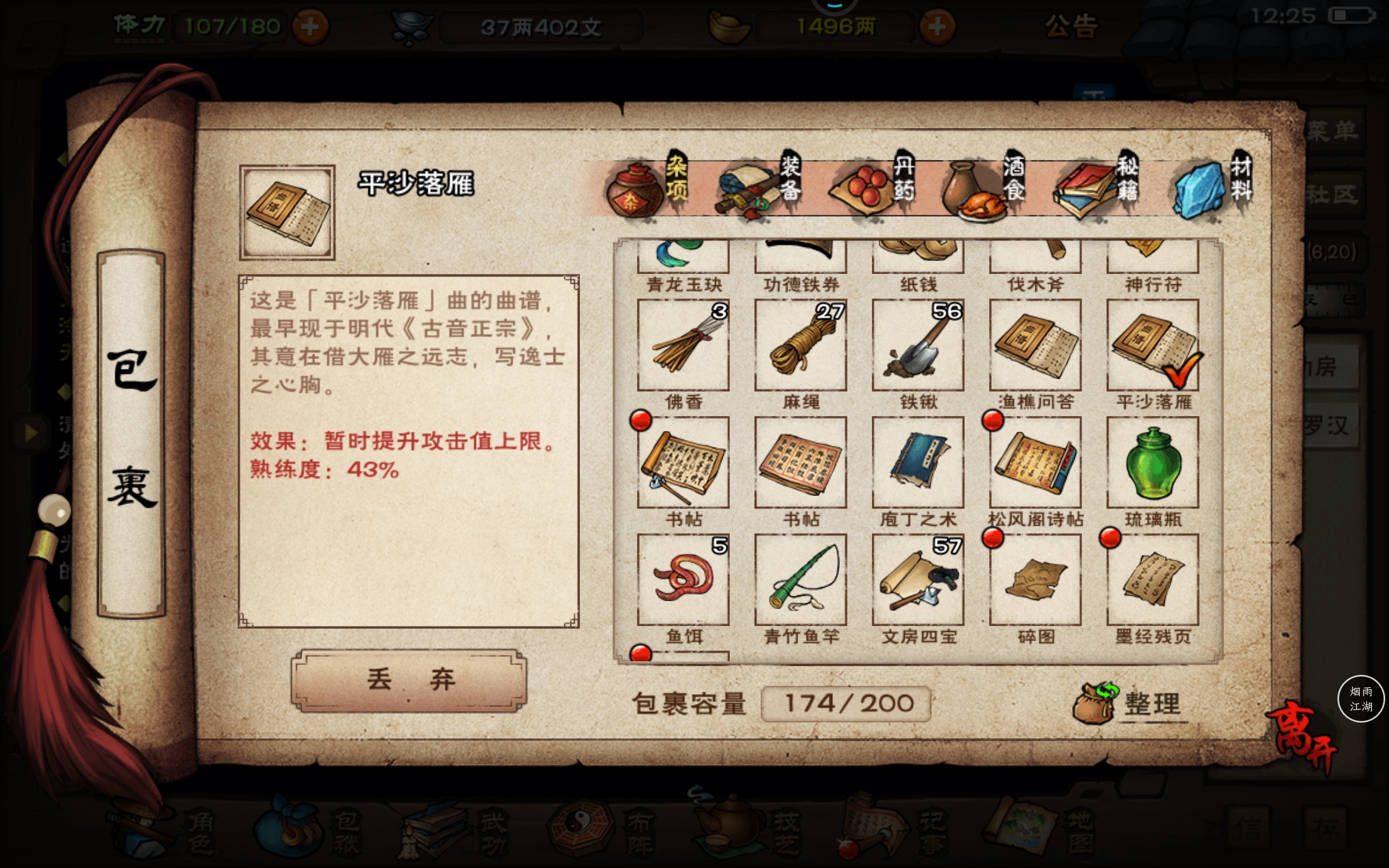The image size is (1389, 868).
Task: Select the 佛香 incense slot
Action: (x=683, y=346)
